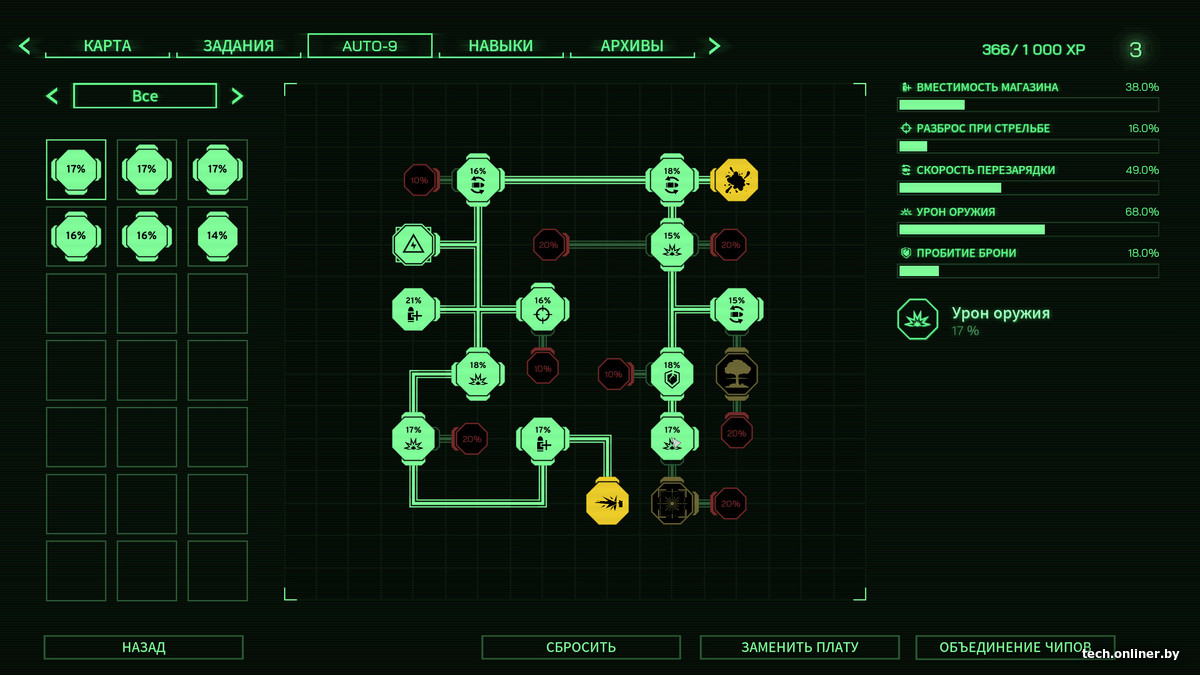
Task: Click the НАЗАД button
Action: click(143, 647)
